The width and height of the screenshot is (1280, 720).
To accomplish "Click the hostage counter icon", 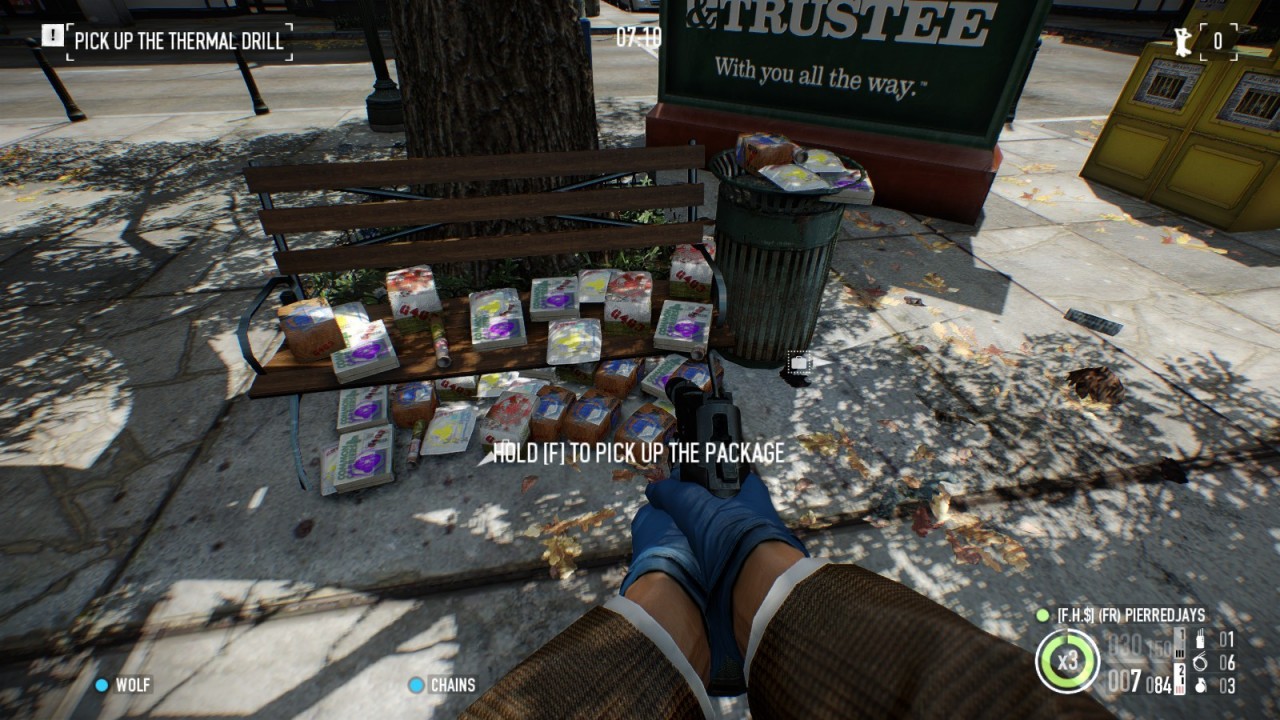I will 1185,41.
